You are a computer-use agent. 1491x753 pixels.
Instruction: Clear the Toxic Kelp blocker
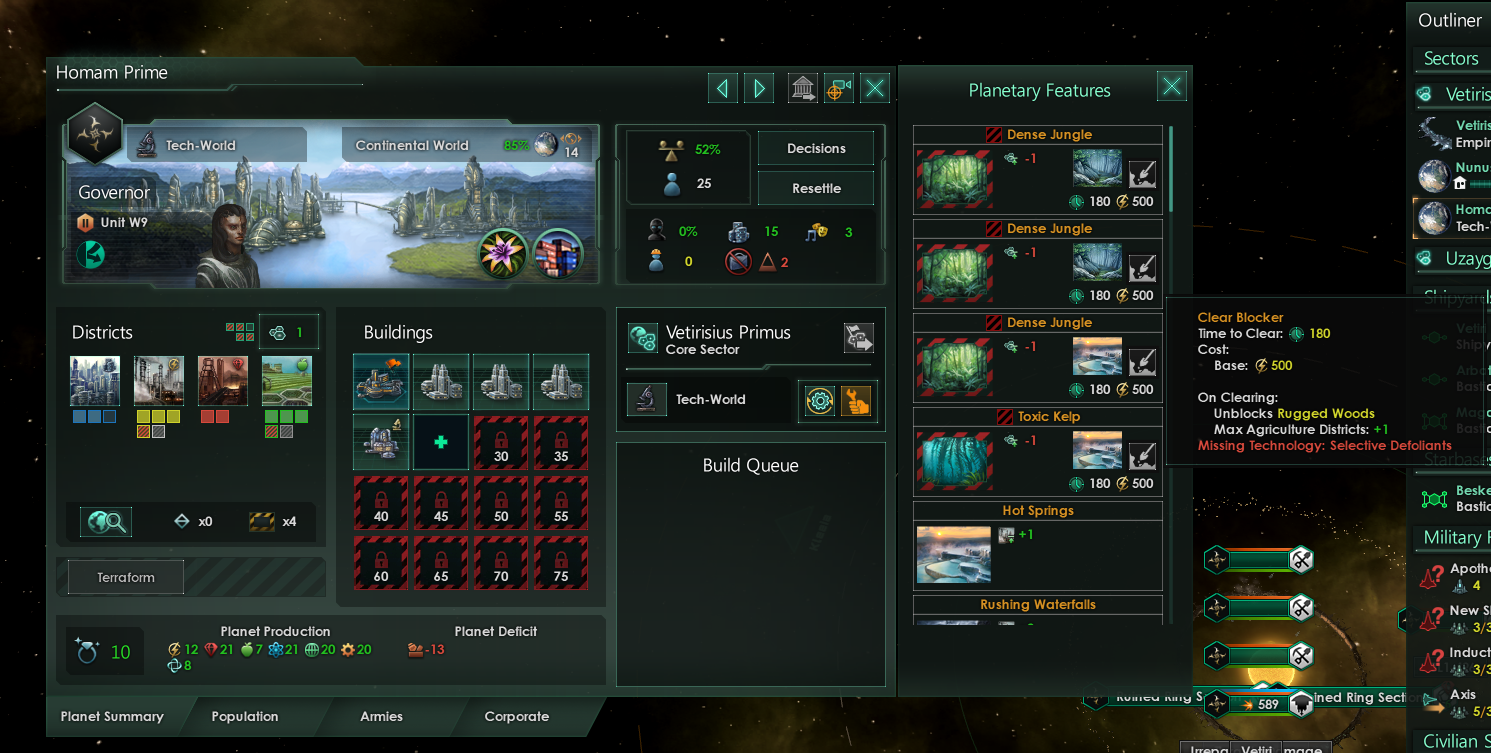pyautogui.click(x=1142, y=457)
